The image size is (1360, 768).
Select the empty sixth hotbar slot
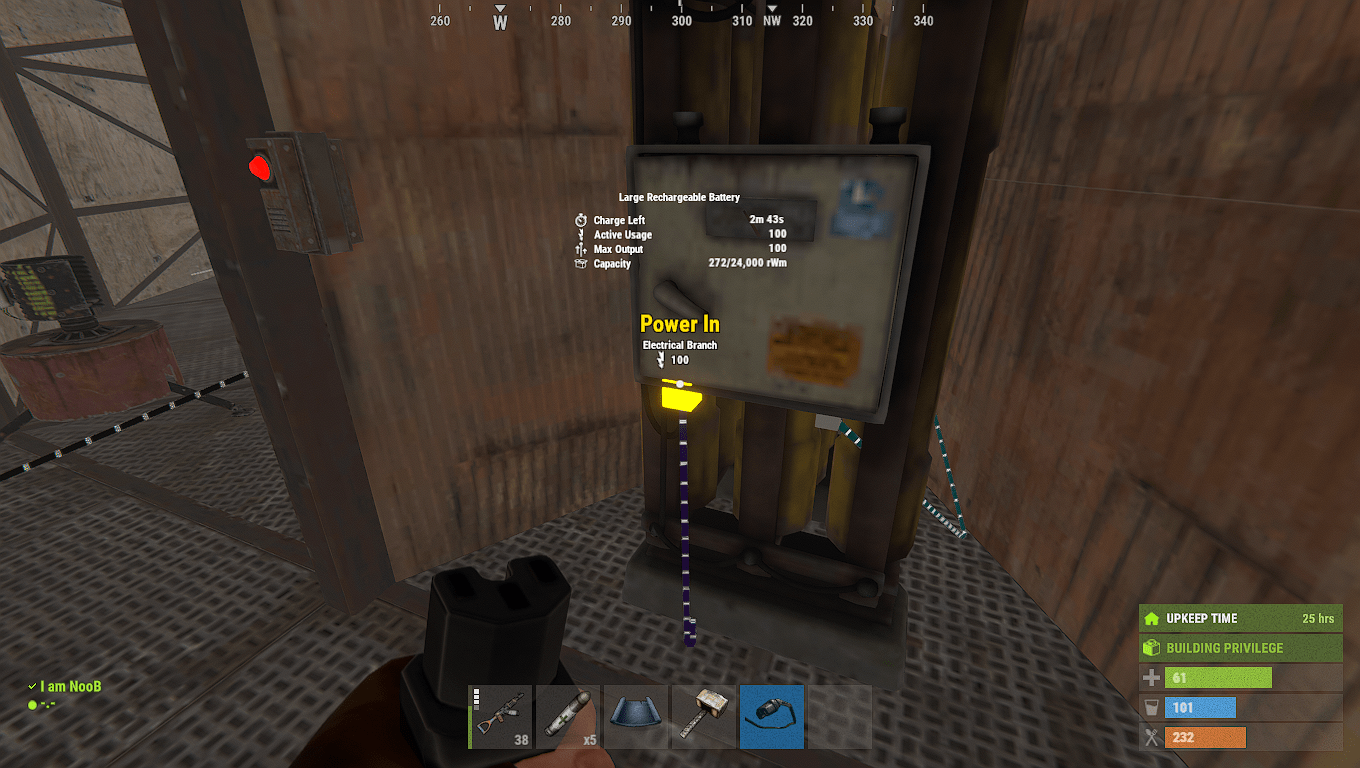[x=839, y=717]
